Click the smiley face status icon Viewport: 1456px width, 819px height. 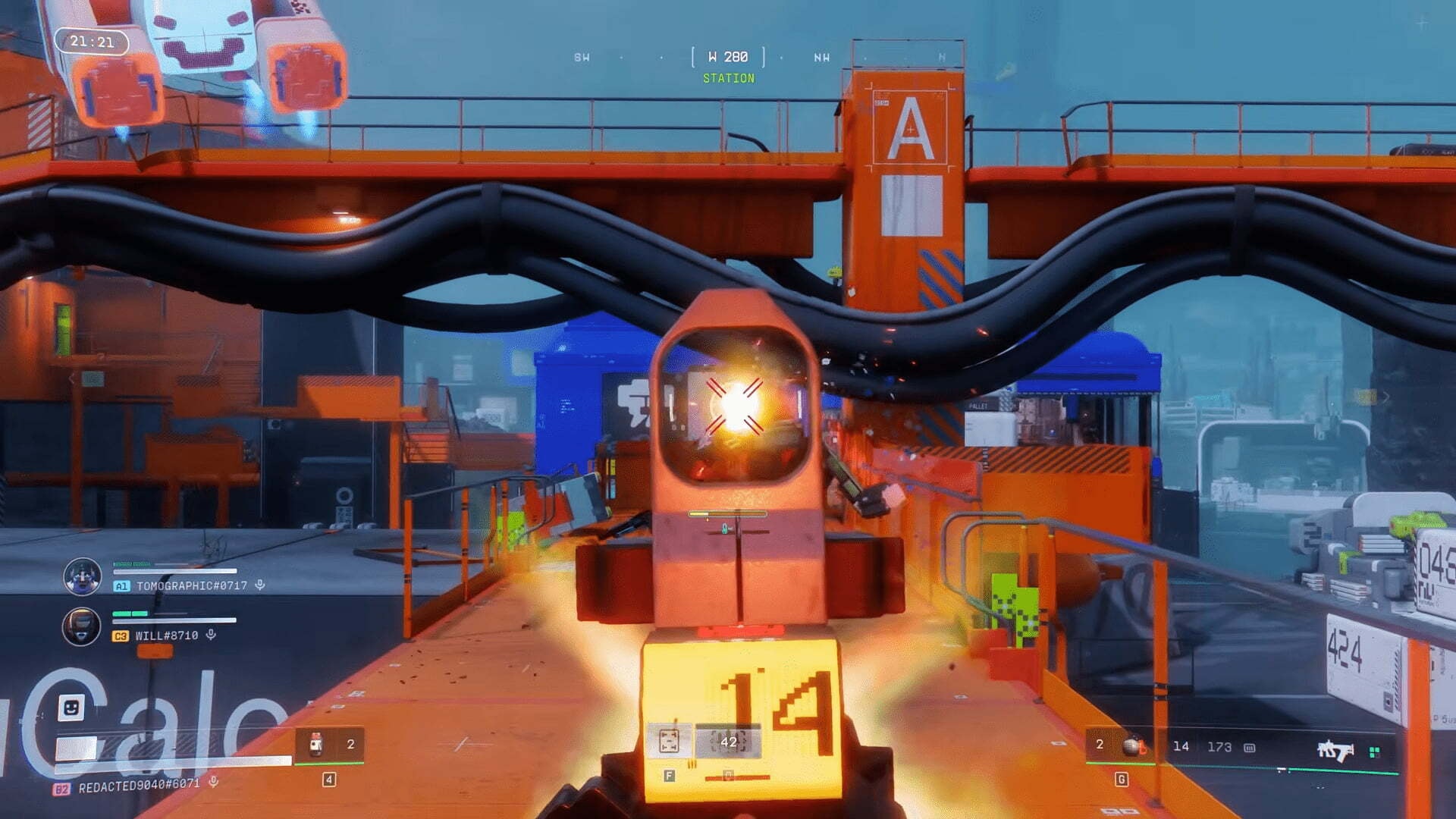click(71, 708)
